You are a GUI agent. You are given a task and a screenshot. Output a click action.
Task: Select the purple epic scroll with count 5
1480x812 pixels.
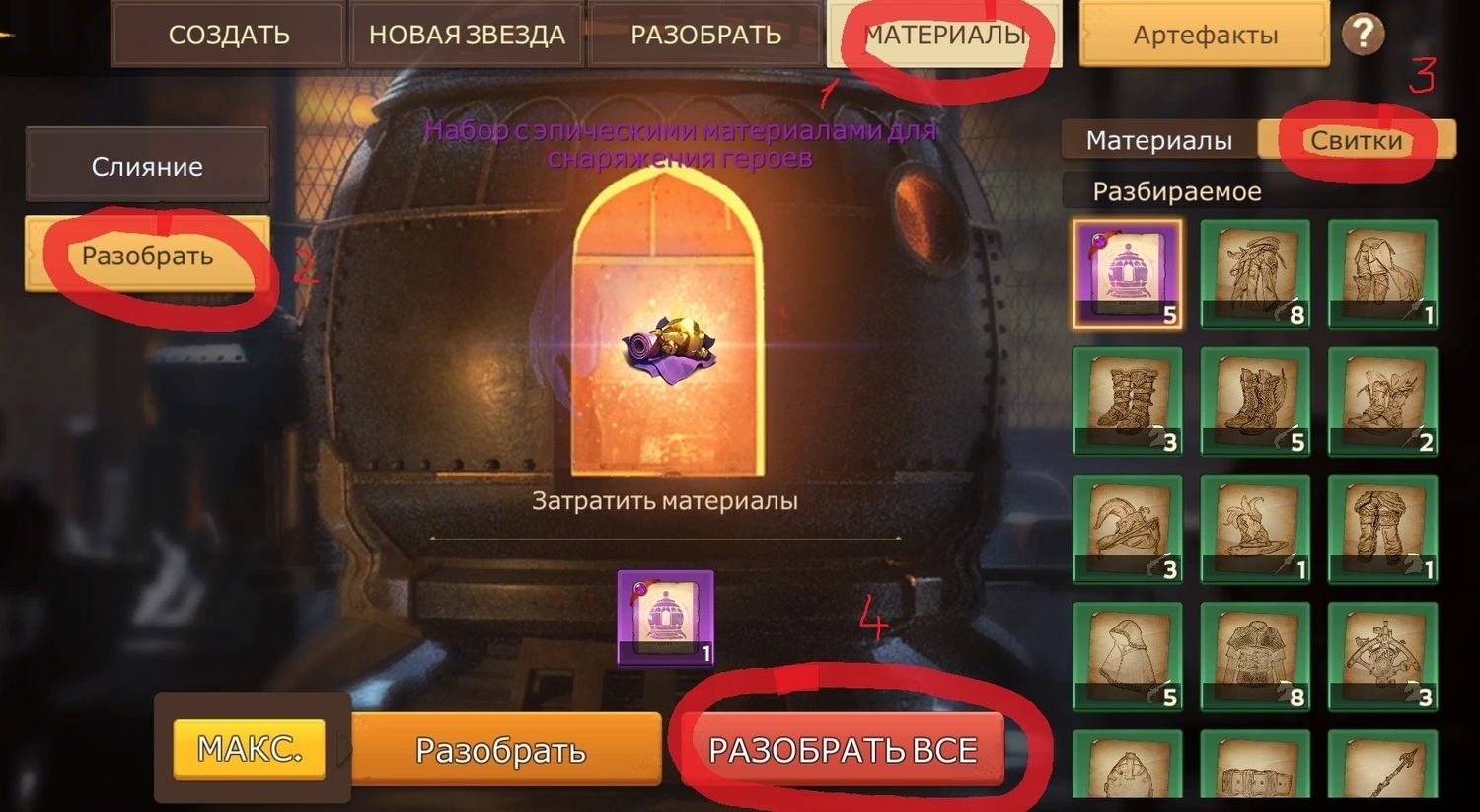tap(1127, 273)
